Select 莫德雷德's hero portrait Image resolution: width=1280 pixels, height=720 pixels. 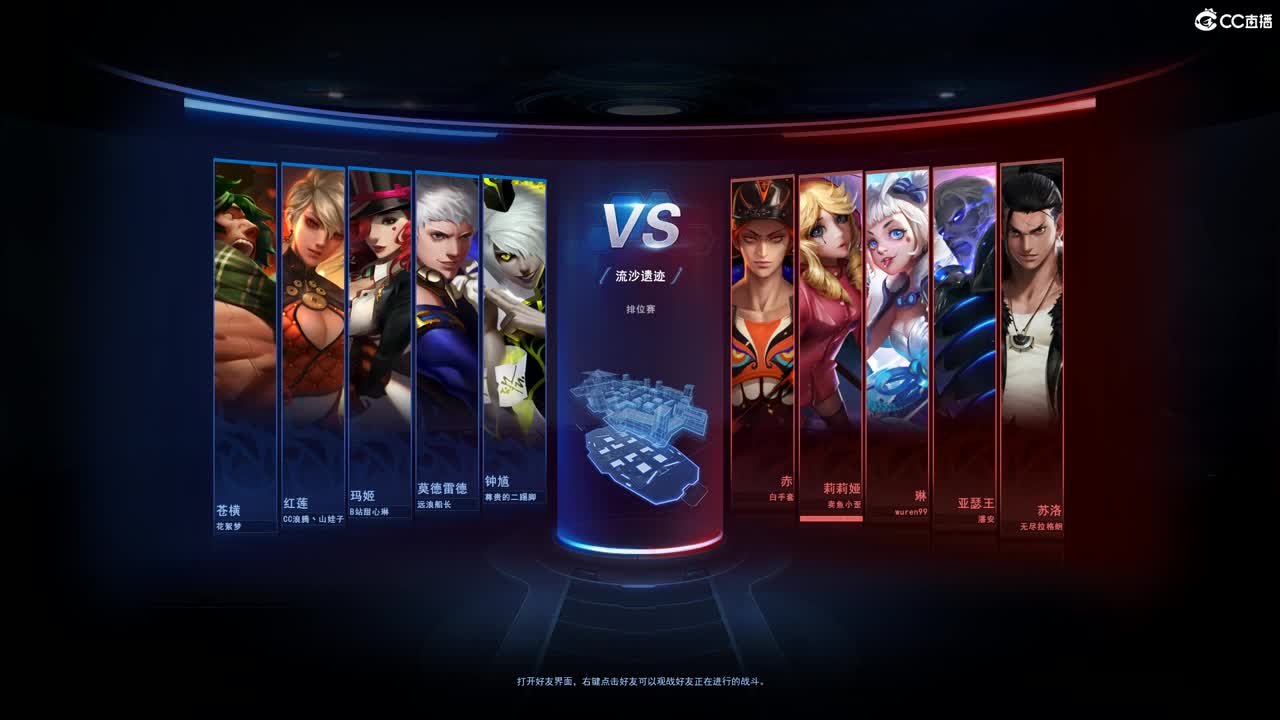click(x=447, y=330)
